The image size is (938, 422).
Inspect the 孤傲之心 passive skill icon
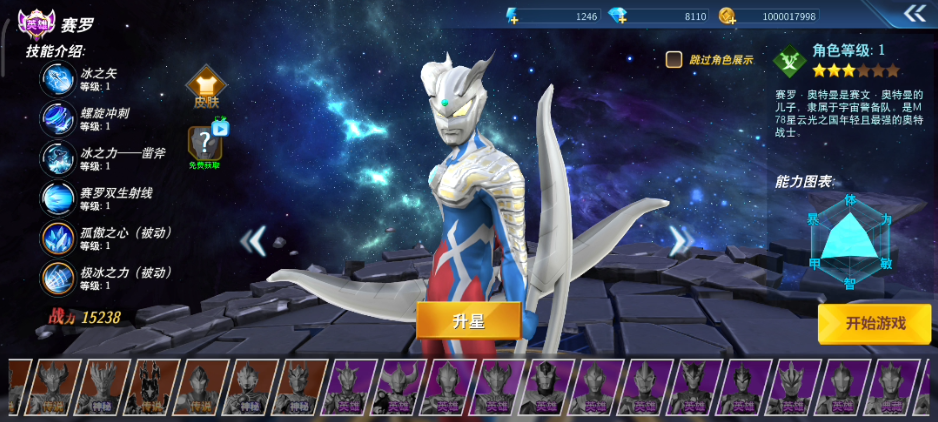(58, 239)
